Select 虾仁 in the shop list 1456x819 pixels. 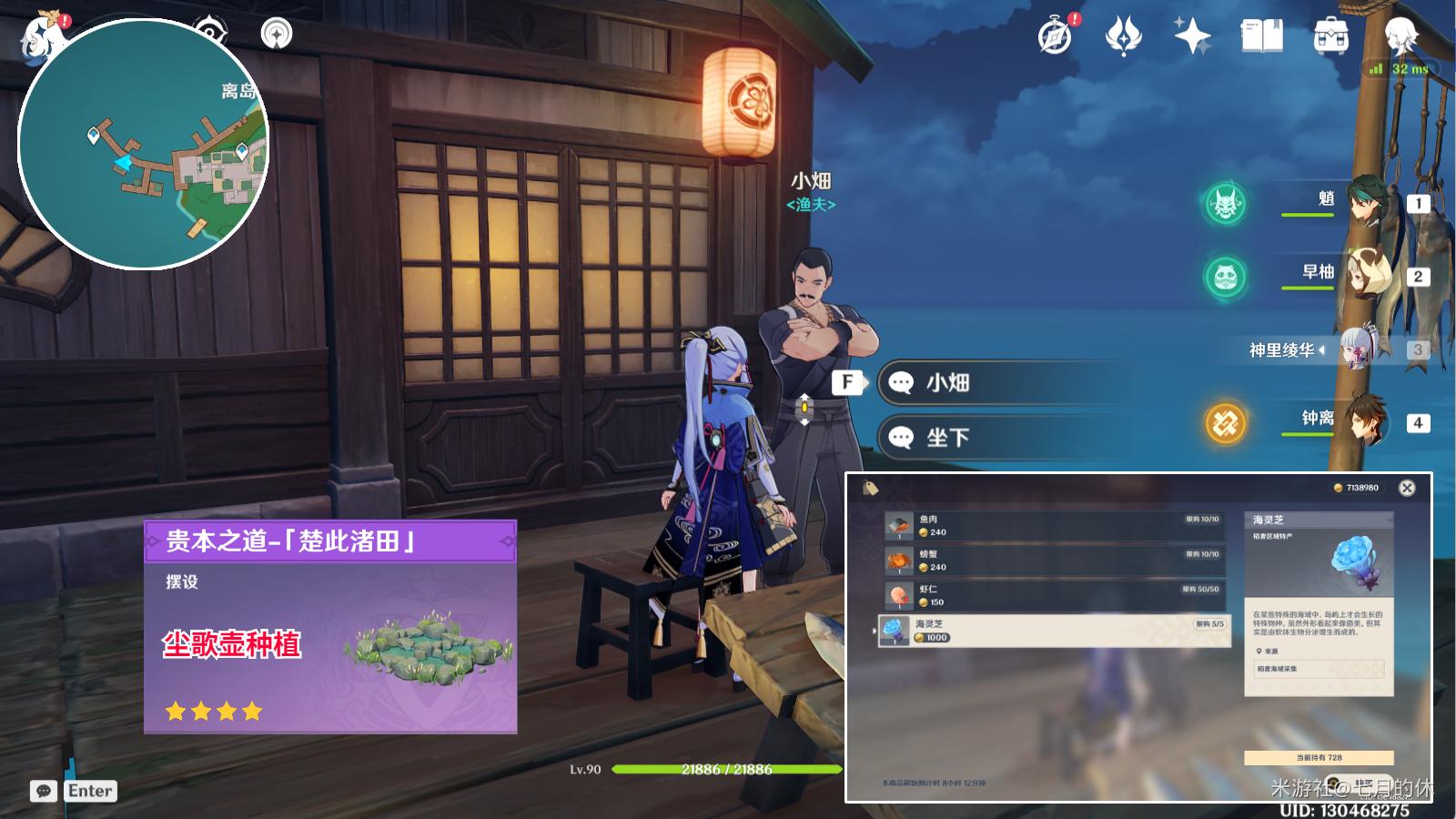1055,596
